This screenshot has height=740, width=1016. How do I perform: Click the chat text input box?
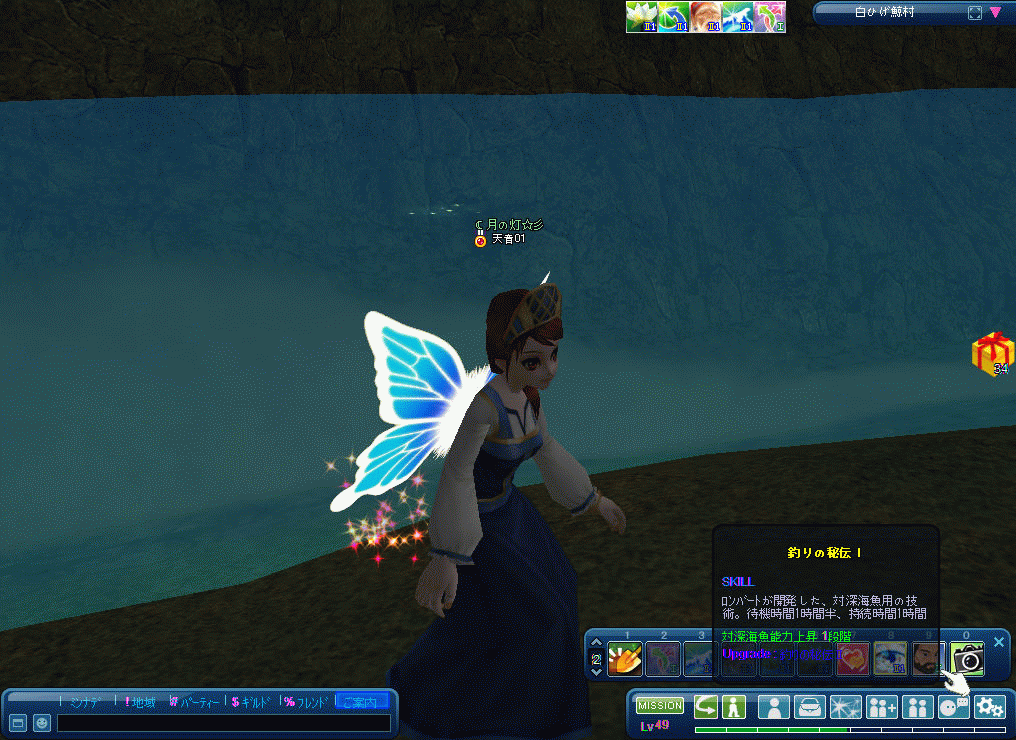pyautogui.click(x=225, y=722)
